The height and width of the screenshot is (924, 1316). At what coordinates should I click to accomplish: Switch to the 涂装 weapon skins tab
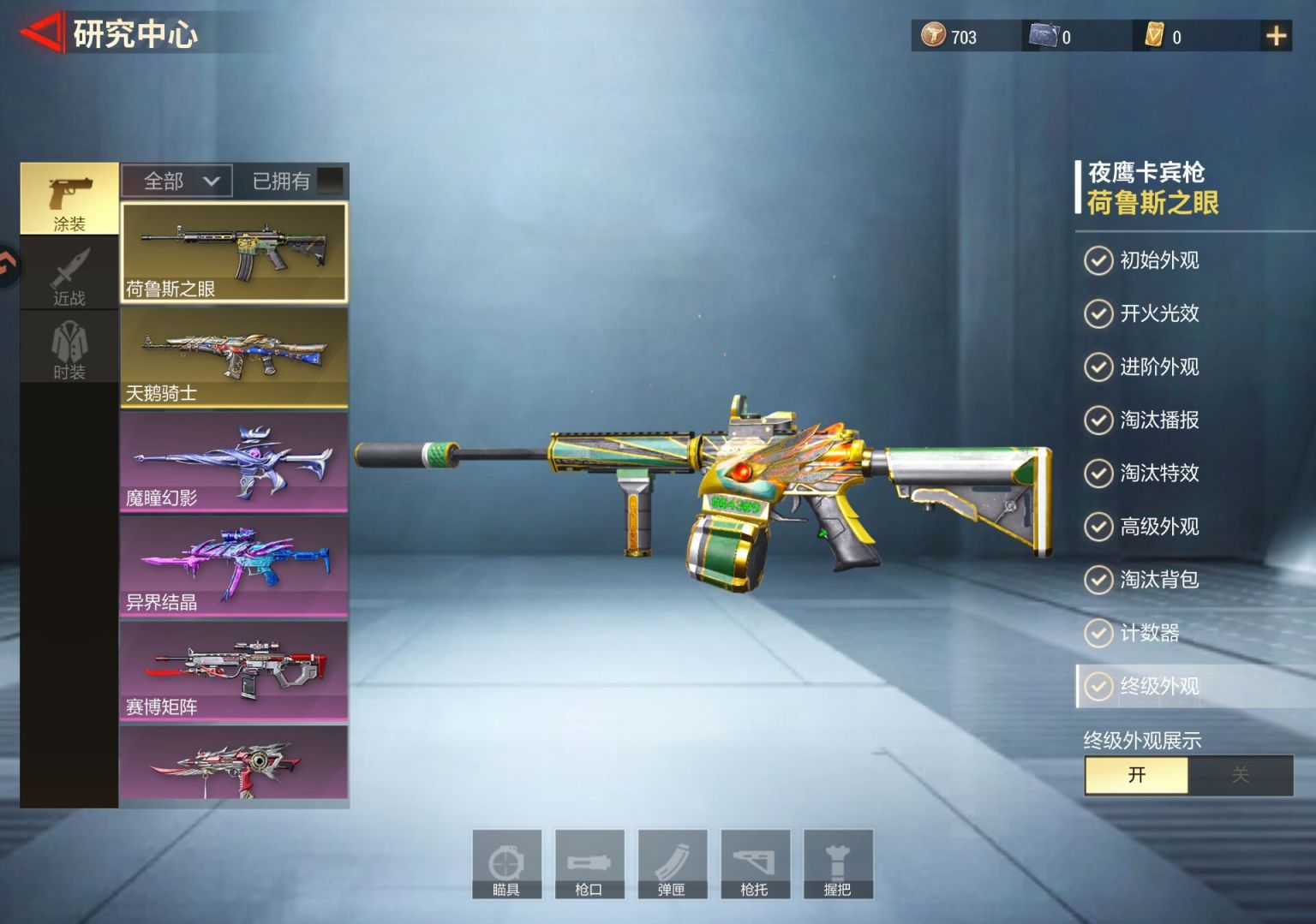coord(69,199)
